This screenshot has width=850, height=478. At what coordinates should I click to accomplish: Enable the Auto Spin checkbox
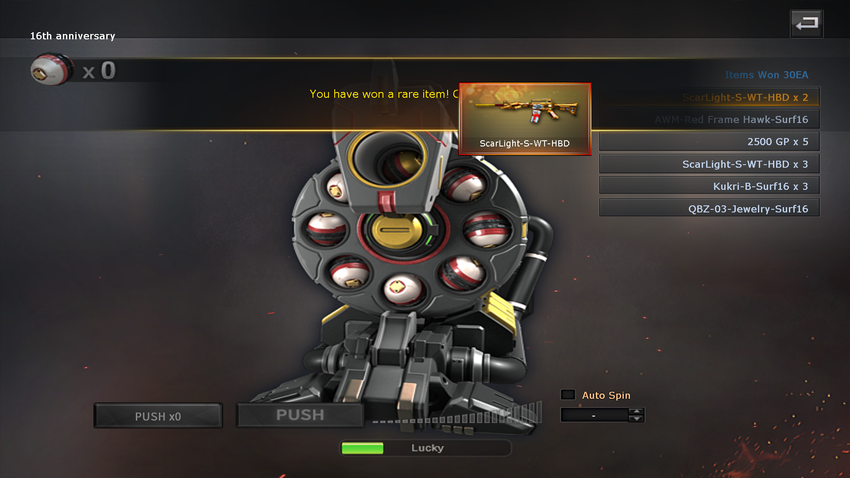coord(568,395)
